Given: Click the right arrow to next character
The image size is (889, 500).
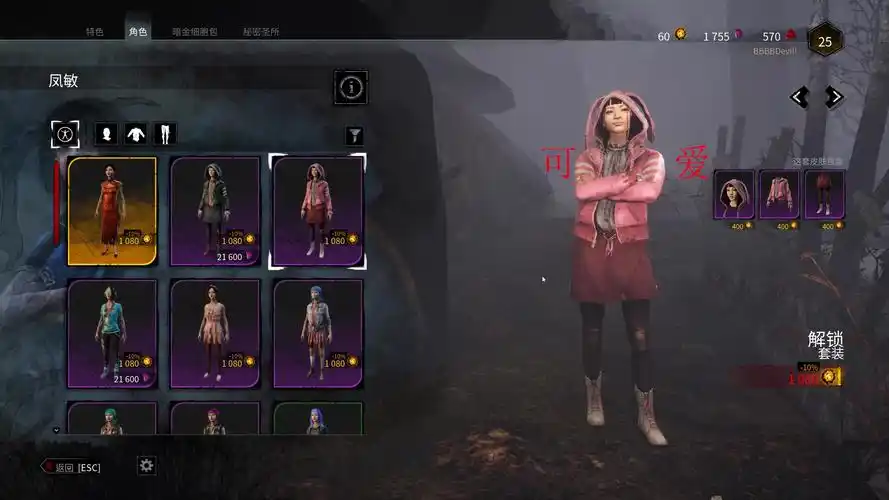Looking at the screenshot, I should point(833,97).
